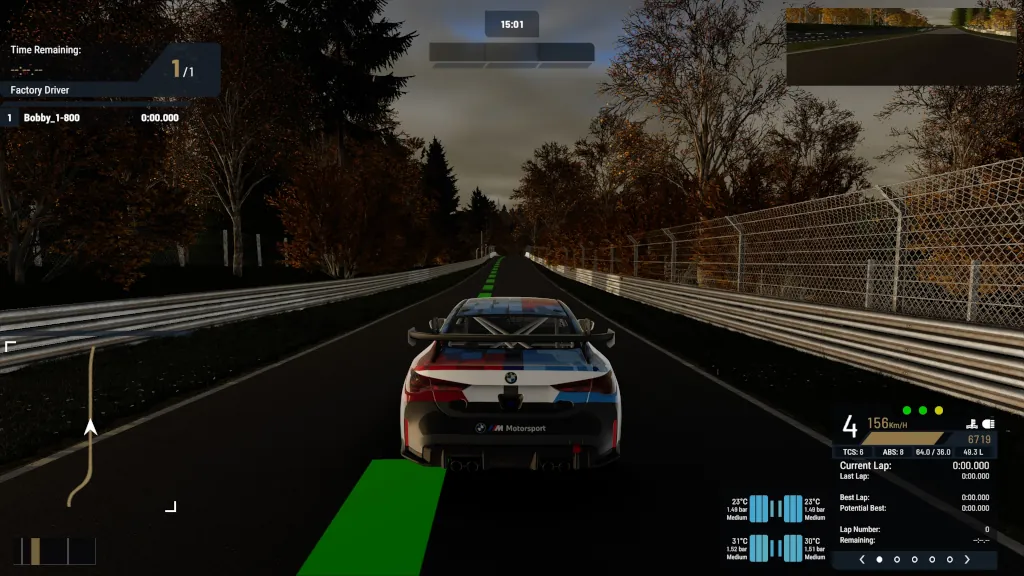Click the TCS setting readout
Image resolution: width=1024 pixels, height=576 pixels.
click(854, 452)
